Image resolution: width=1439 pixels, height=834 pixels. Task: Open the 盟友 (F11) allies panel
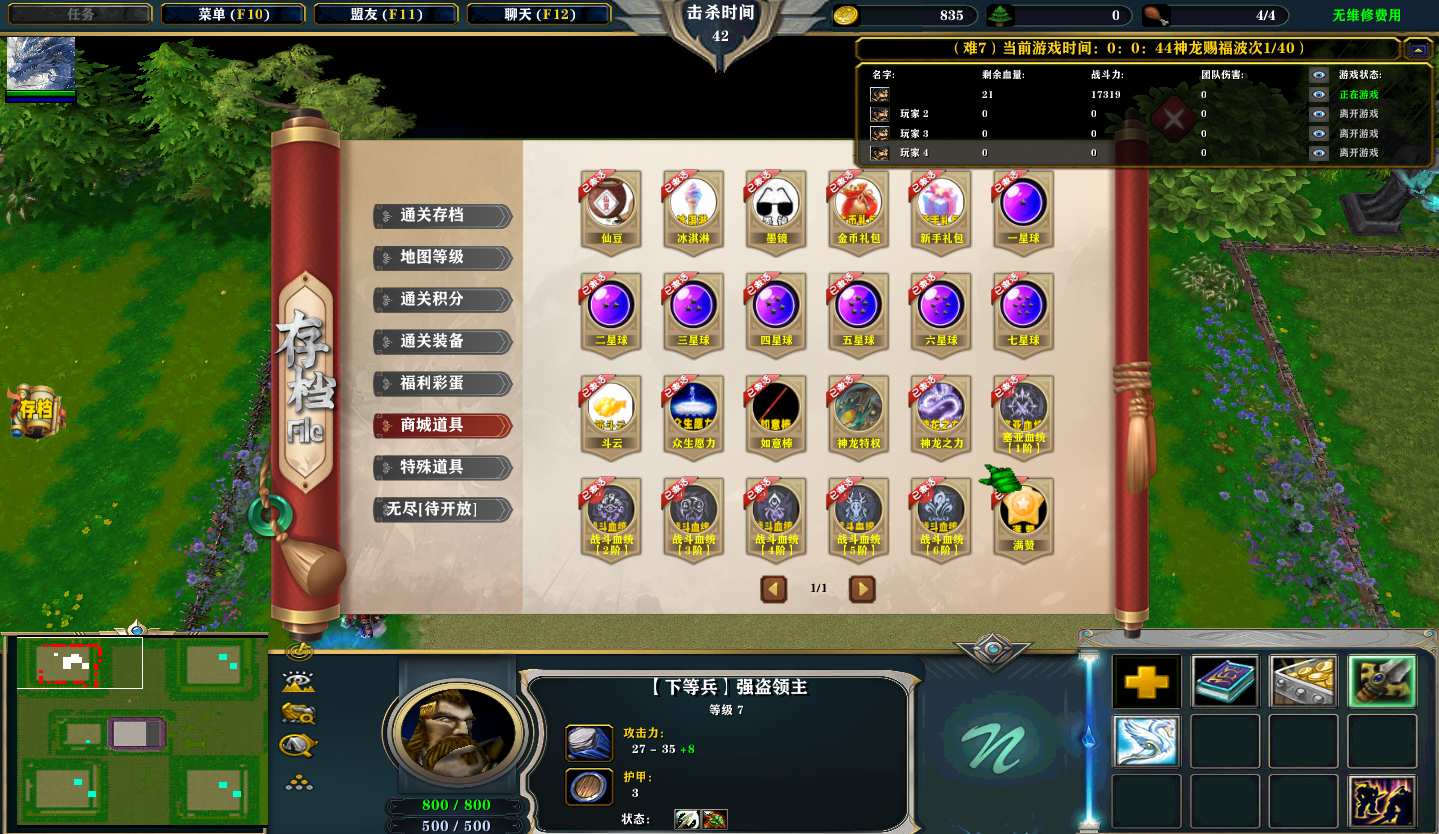pos(386,15)
